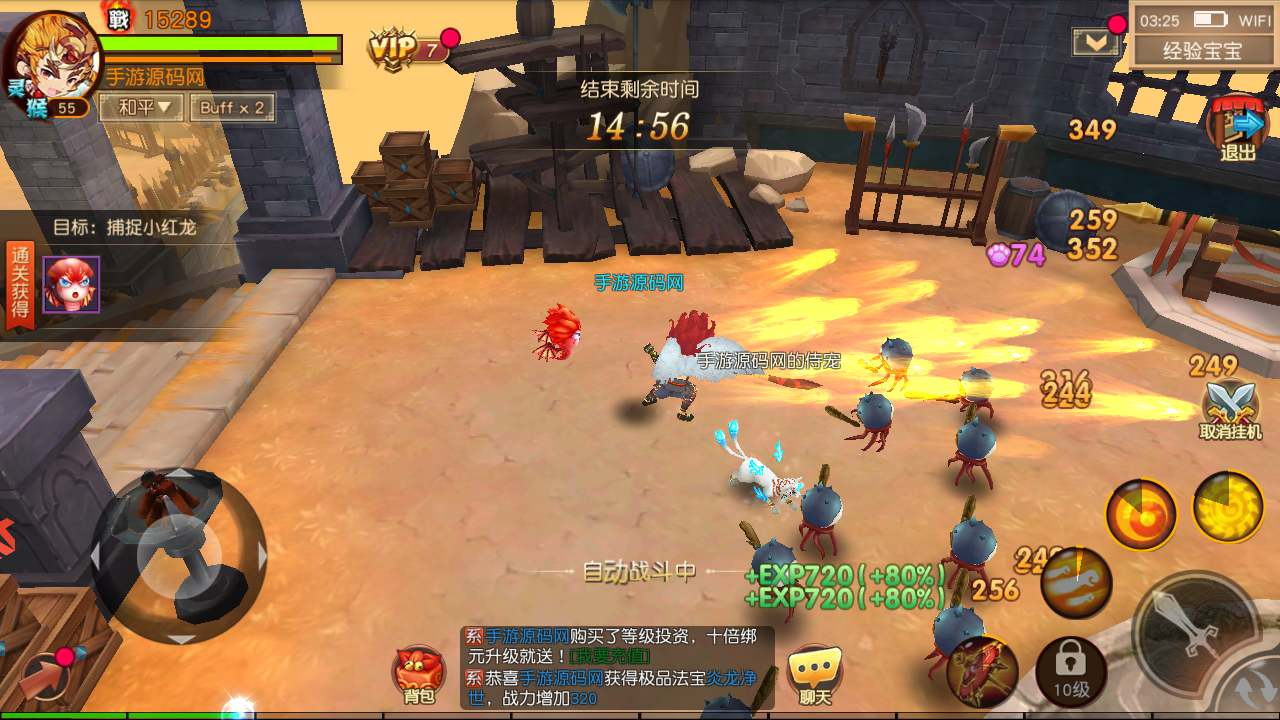Expand the top-right arrow dropdown
This screenshot has width=1280, height=720.
1095,42
